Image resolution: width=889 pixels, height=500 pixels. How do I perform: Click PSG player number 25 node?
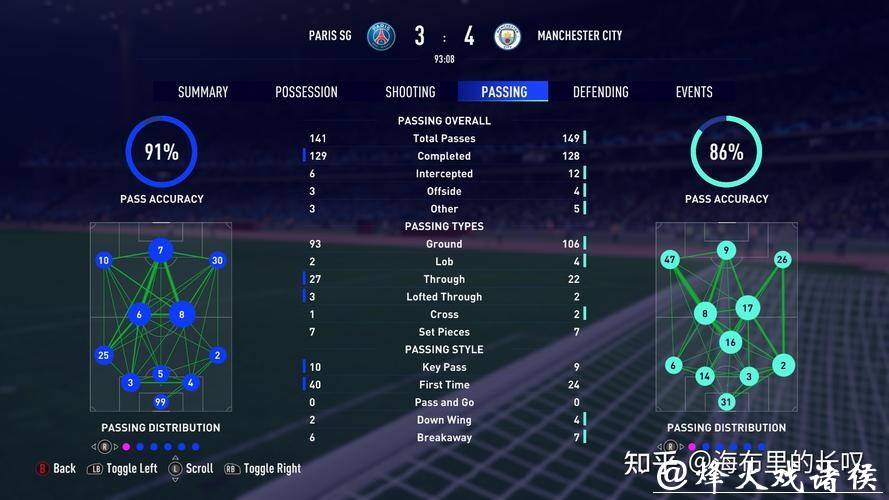point(103,355)
